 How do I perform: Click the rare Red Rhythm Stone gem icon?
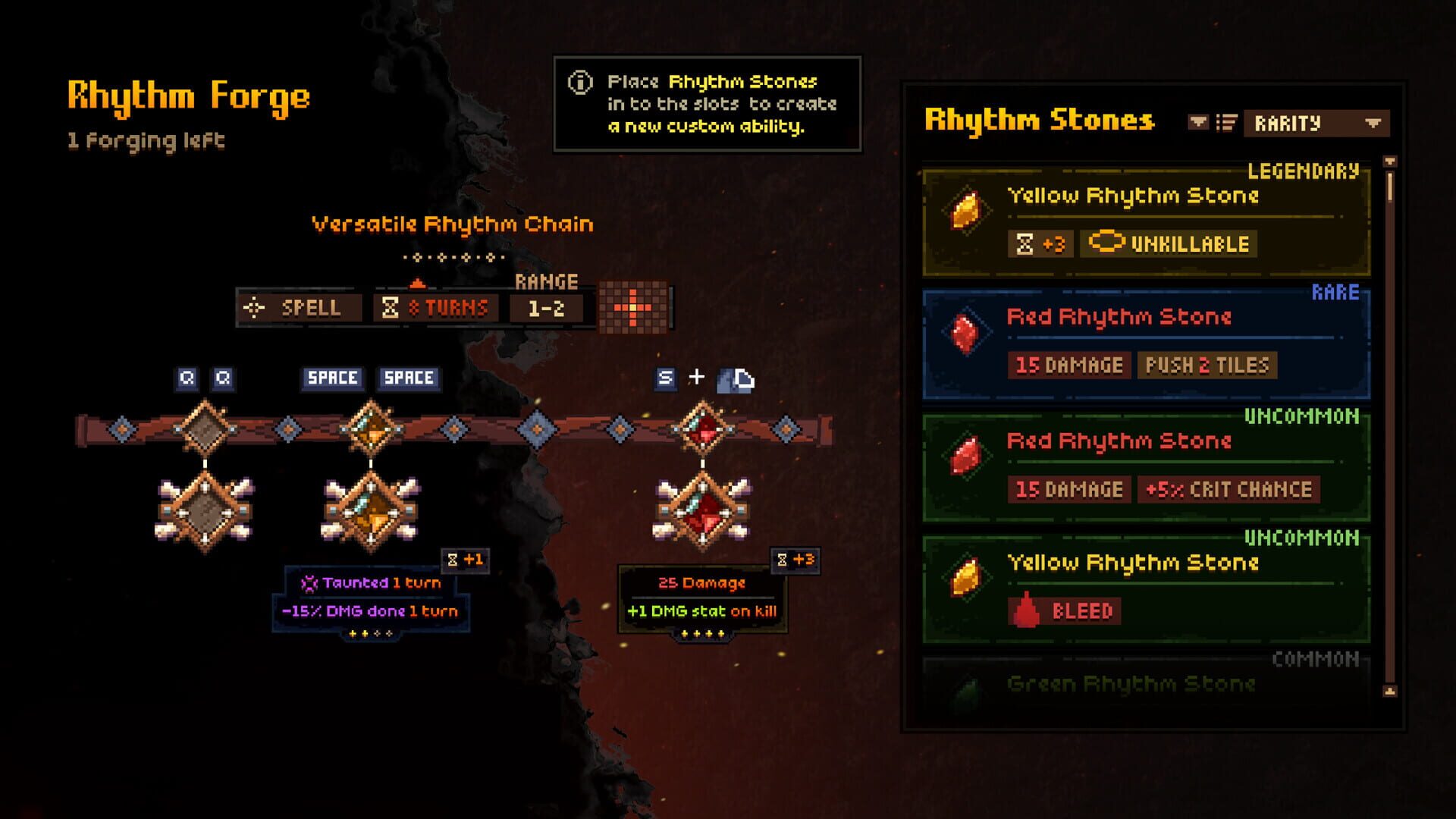click(963, 331)
